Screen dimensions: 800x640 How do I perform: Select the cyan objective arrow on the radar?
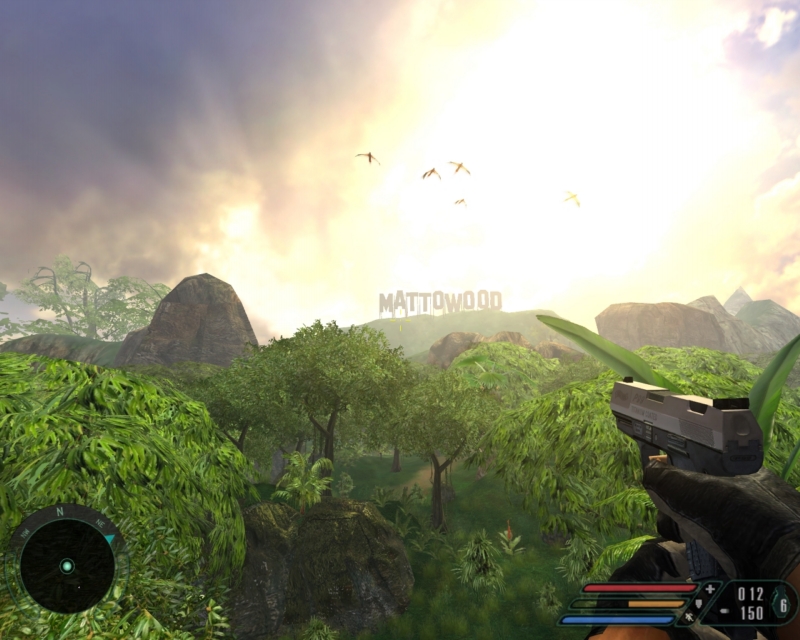pyautogui.click(x=109, y=539)
